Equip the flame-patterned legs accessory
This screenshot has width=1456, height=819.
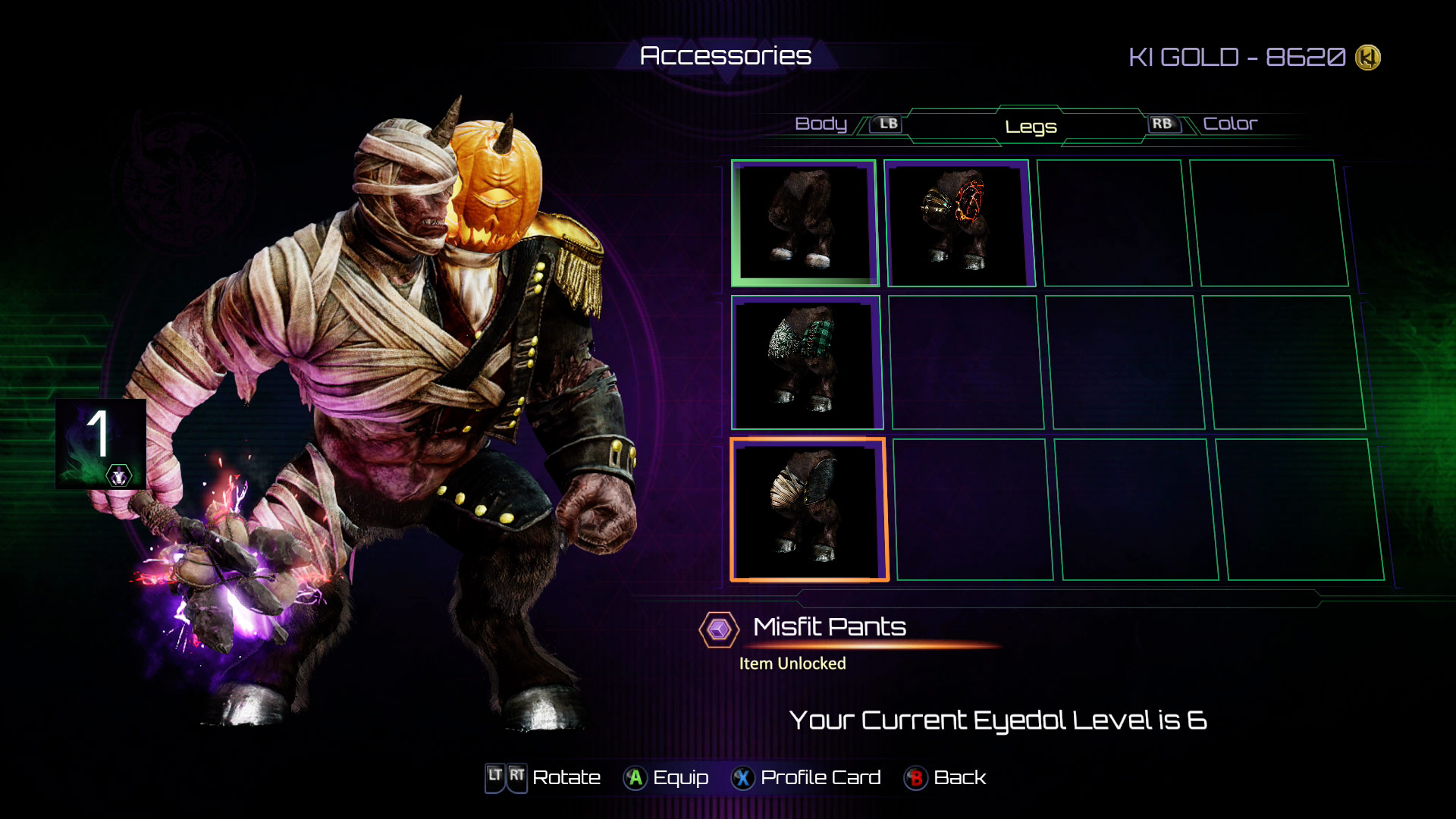(x=959, y=222)
